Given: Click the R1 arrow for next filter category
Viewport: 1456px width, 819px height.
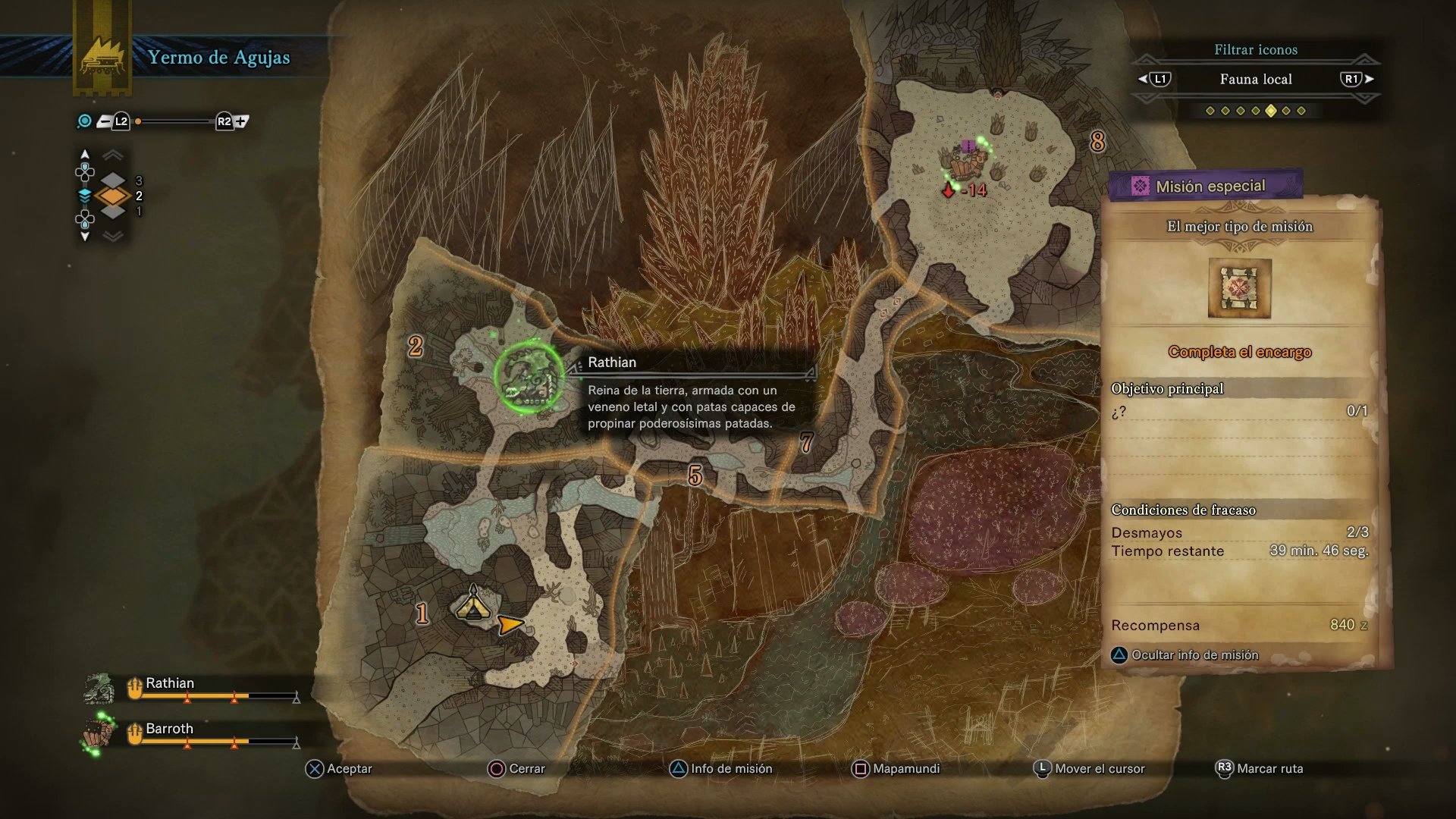Looking at the screenshot, I should 1365,79.
